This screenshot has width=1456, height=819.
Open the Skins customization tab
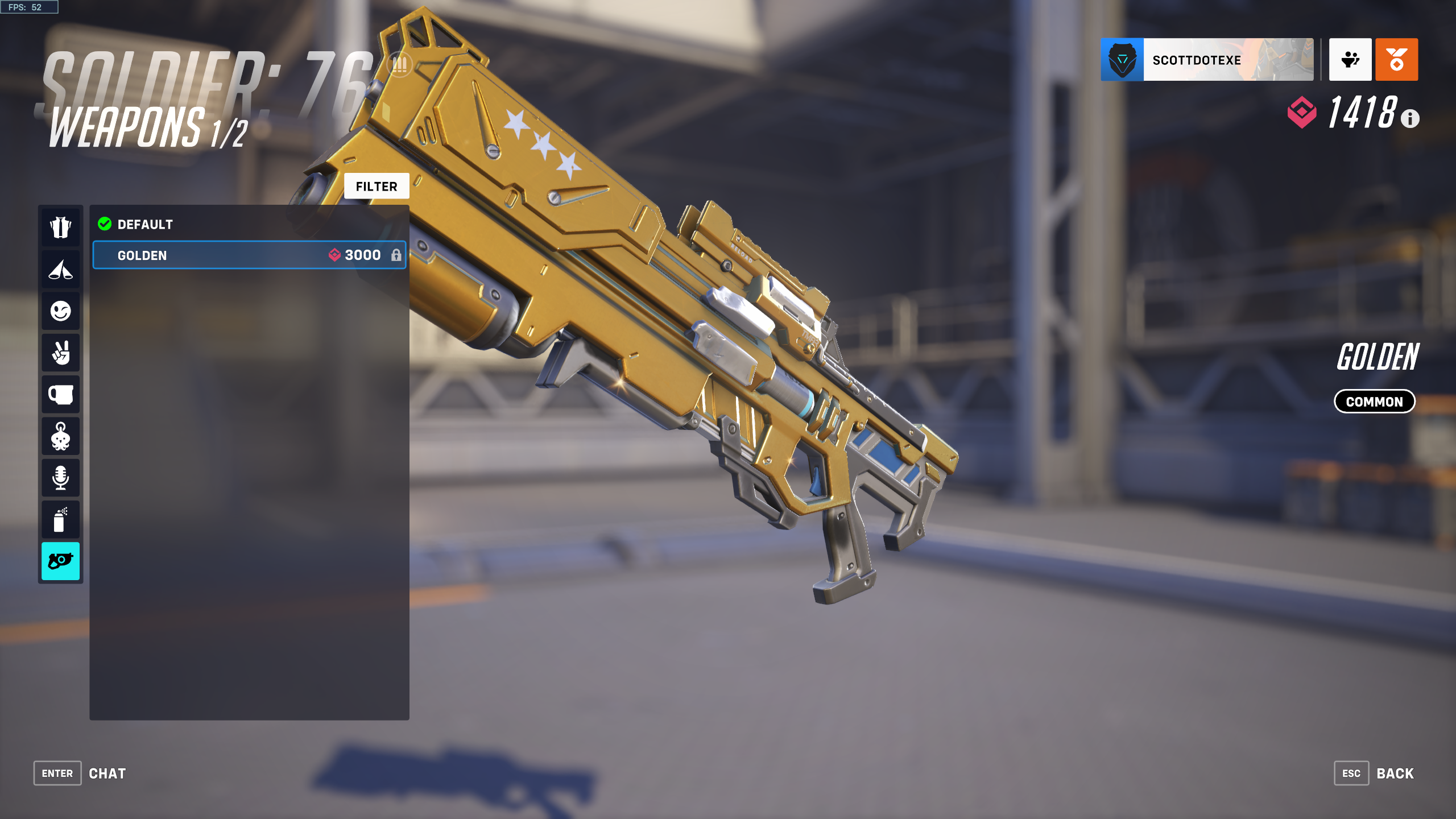(x=61, y=227)
